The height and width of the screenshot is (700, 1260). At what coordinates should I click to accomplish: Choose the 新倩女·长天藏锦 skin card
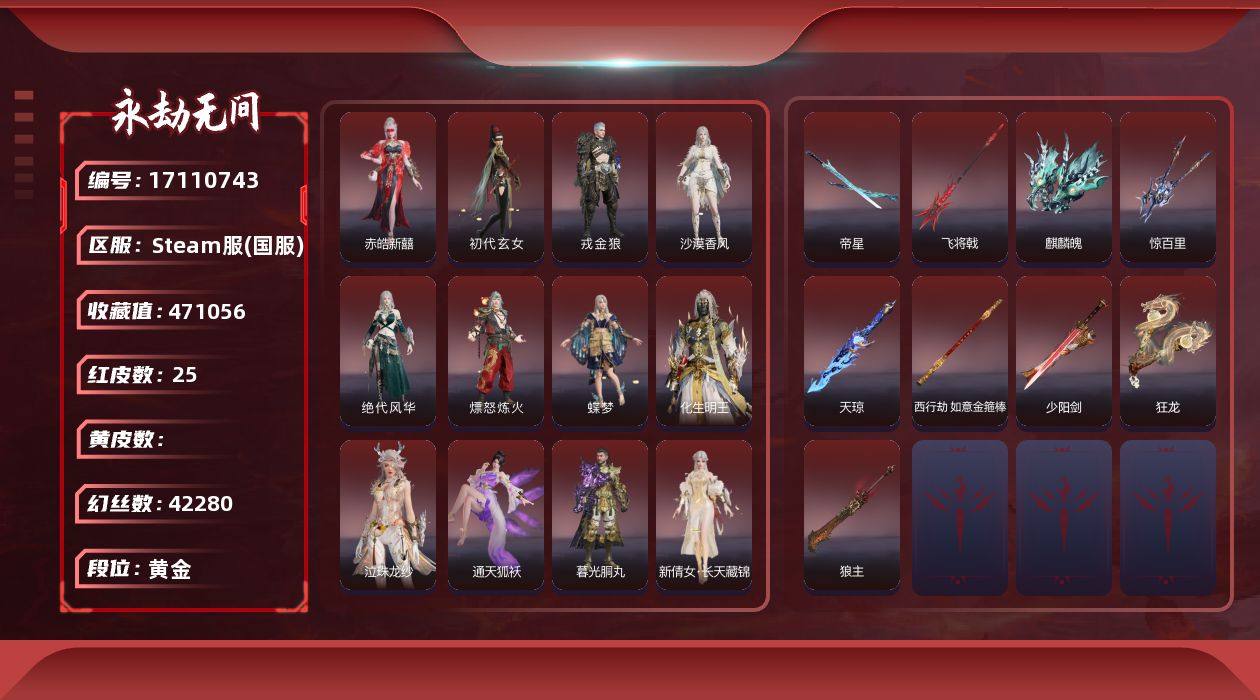[x=704, y=515]
